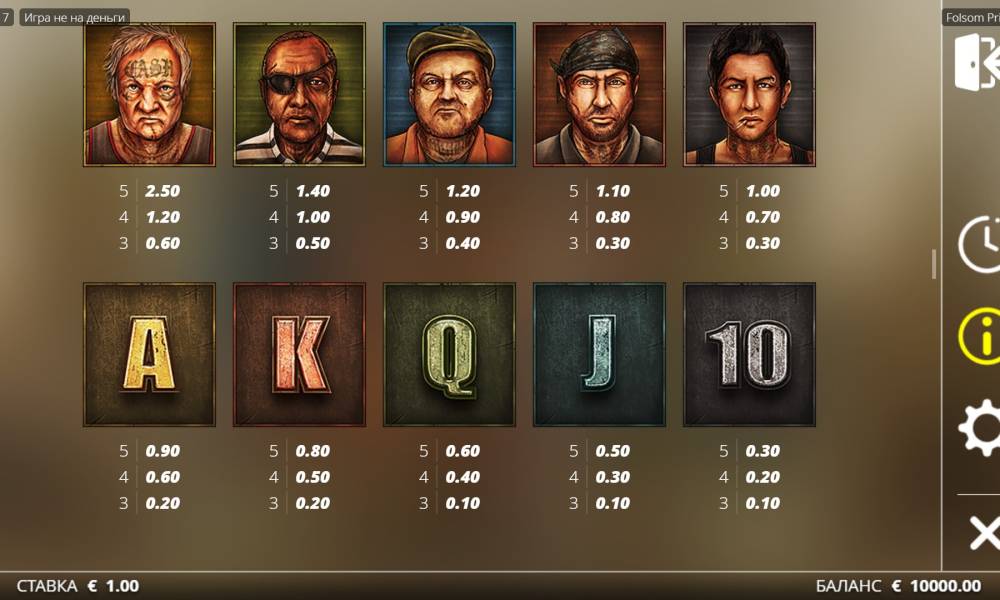Open the gear settings icon
Image resolution: width=1000 pixels, height=600 pixels.
980,430
